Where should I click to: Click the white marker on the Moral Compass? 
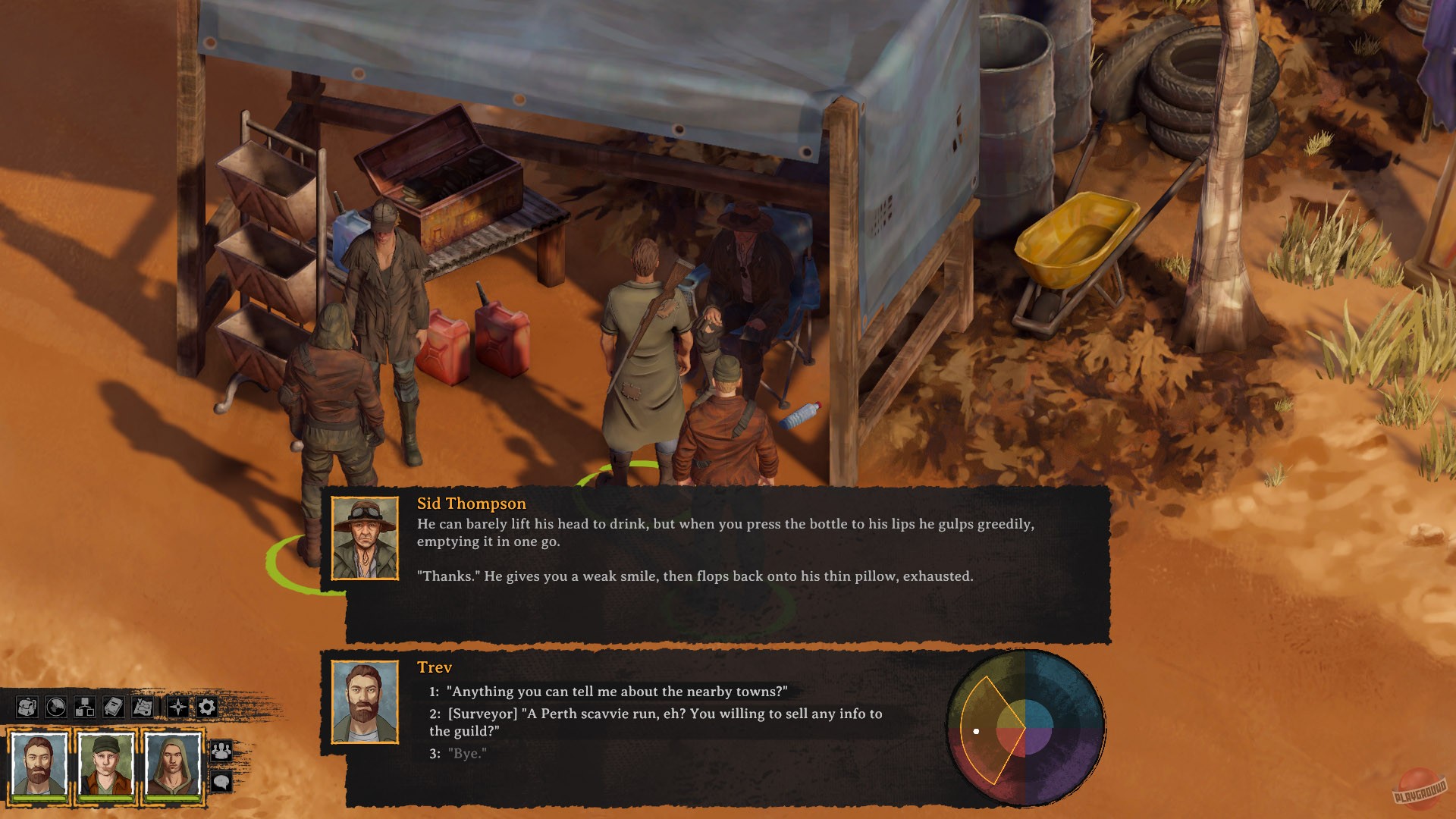(x=977, y=732)
